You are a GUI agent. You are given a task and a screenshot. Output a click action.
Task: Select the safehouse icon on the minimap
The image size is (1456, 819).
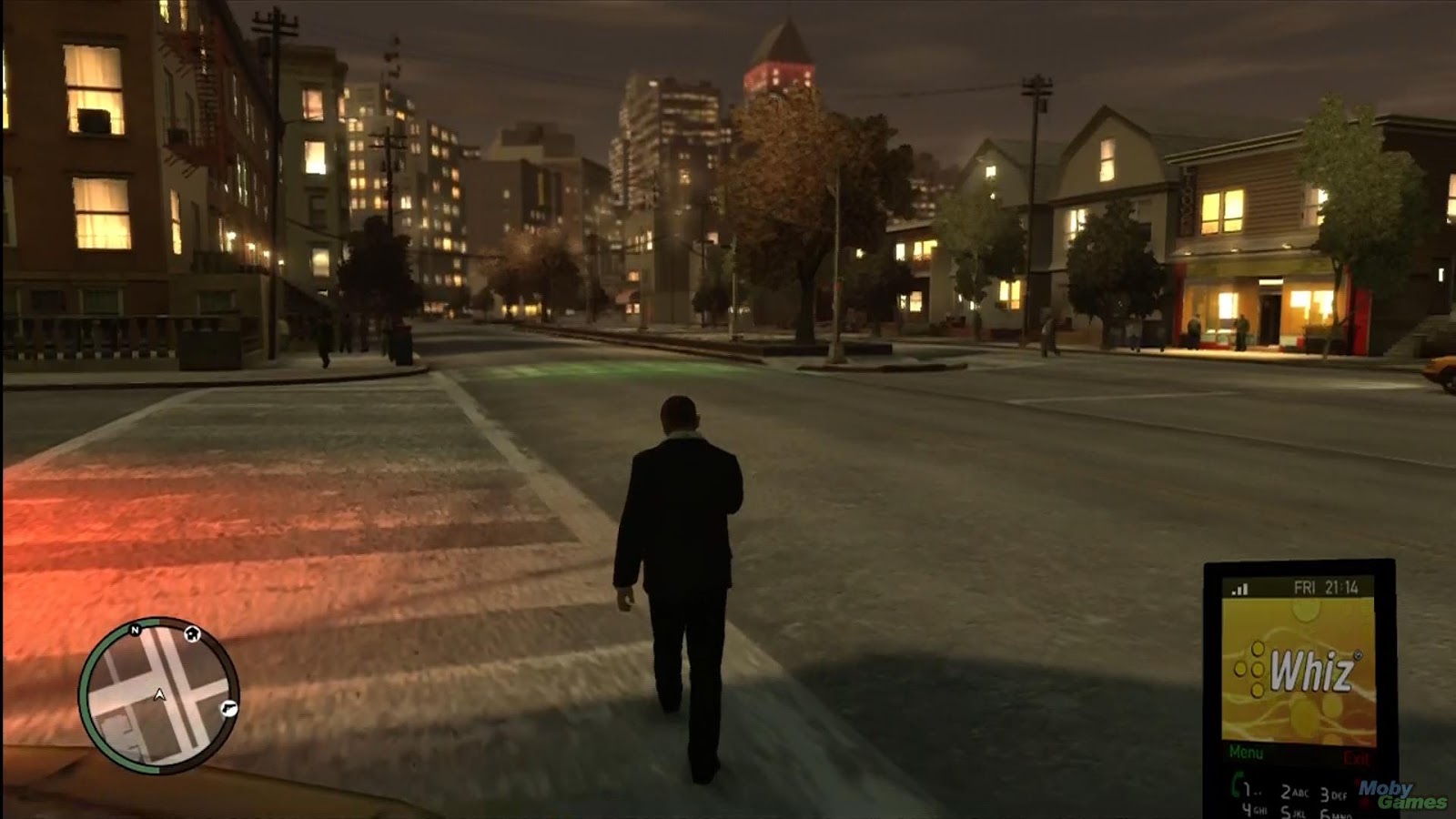tap(192, 633)
